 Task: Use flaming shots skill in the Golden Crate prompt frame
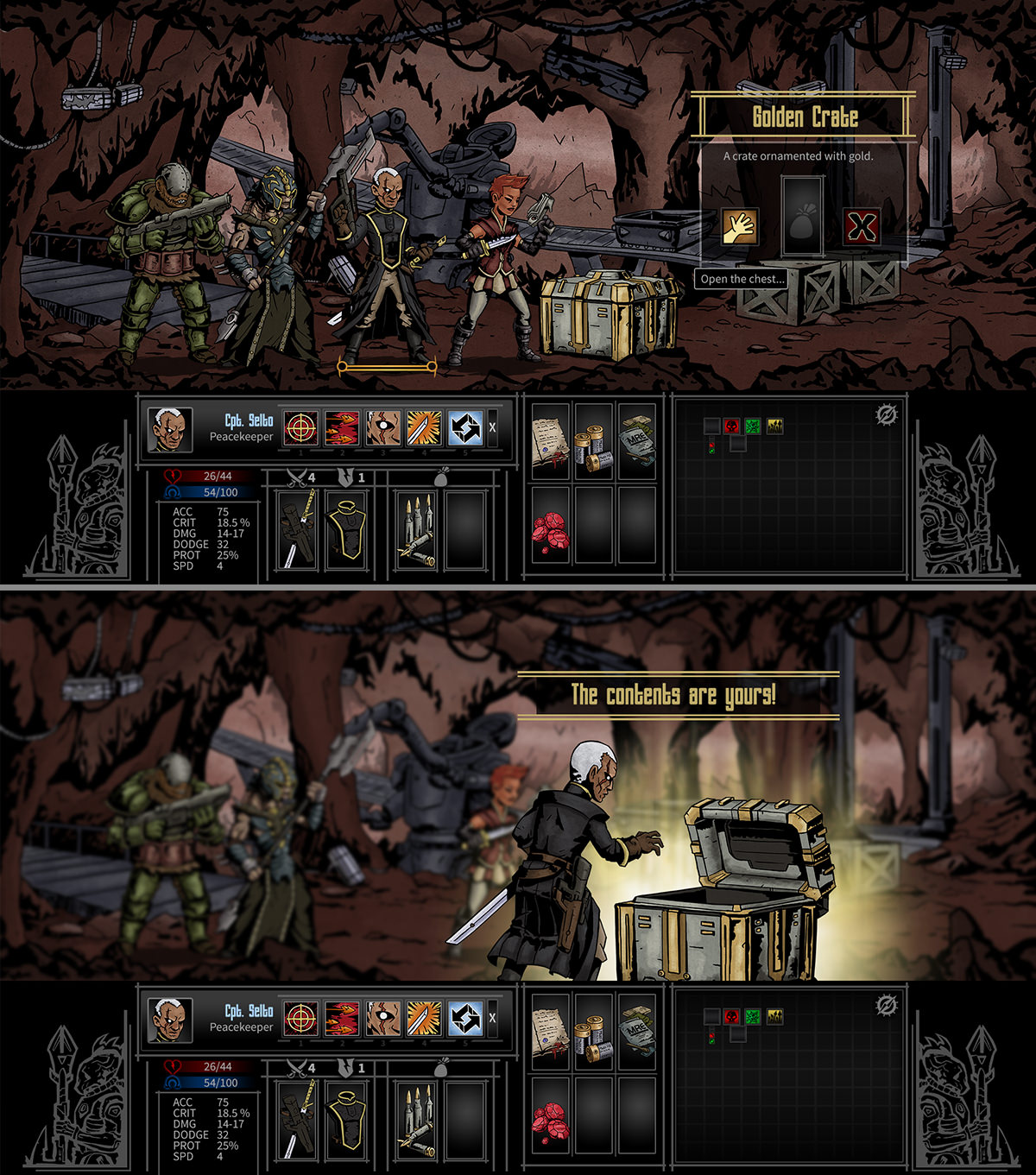click(x=342, y=428)
